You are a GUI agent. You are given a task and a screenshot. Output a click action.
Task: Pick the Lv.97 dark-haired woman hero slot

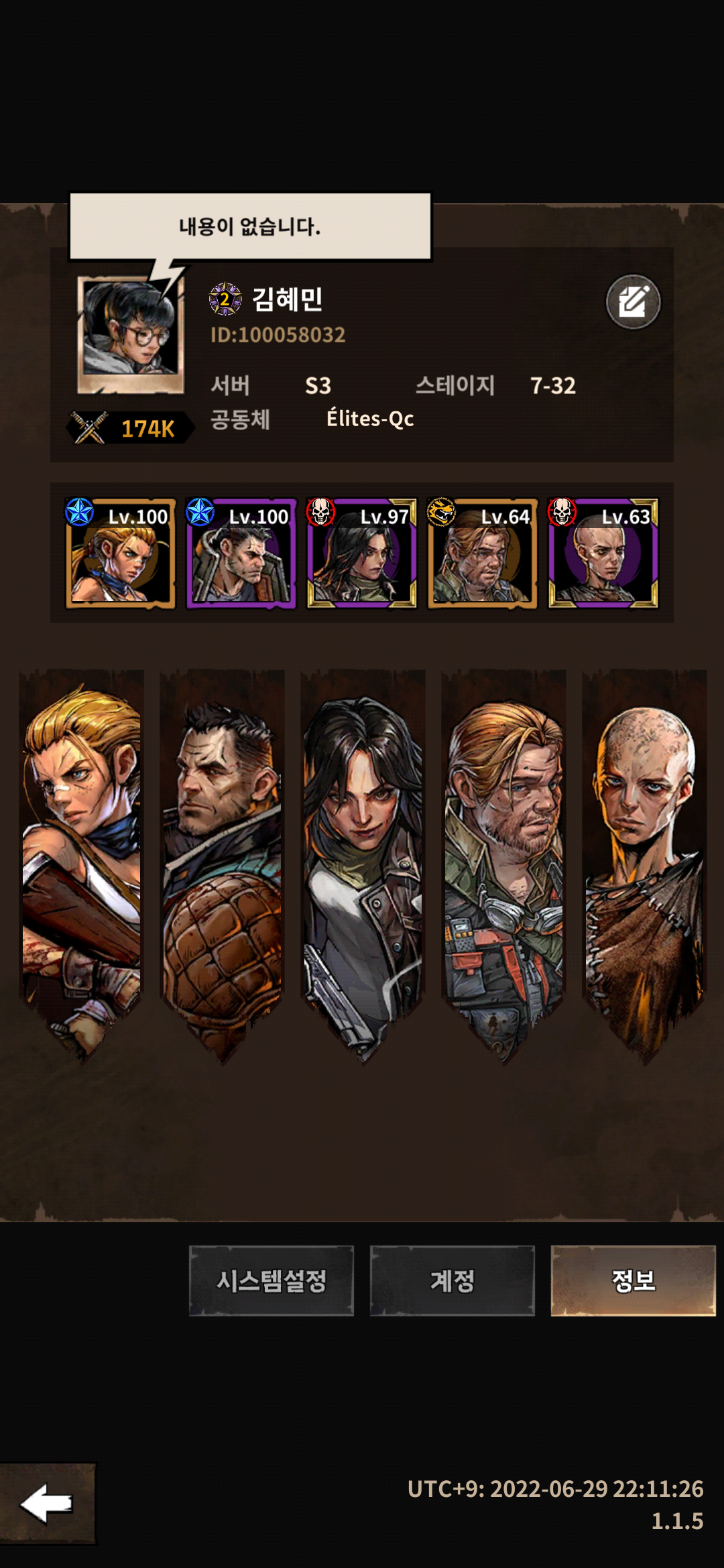coord(362,553)
